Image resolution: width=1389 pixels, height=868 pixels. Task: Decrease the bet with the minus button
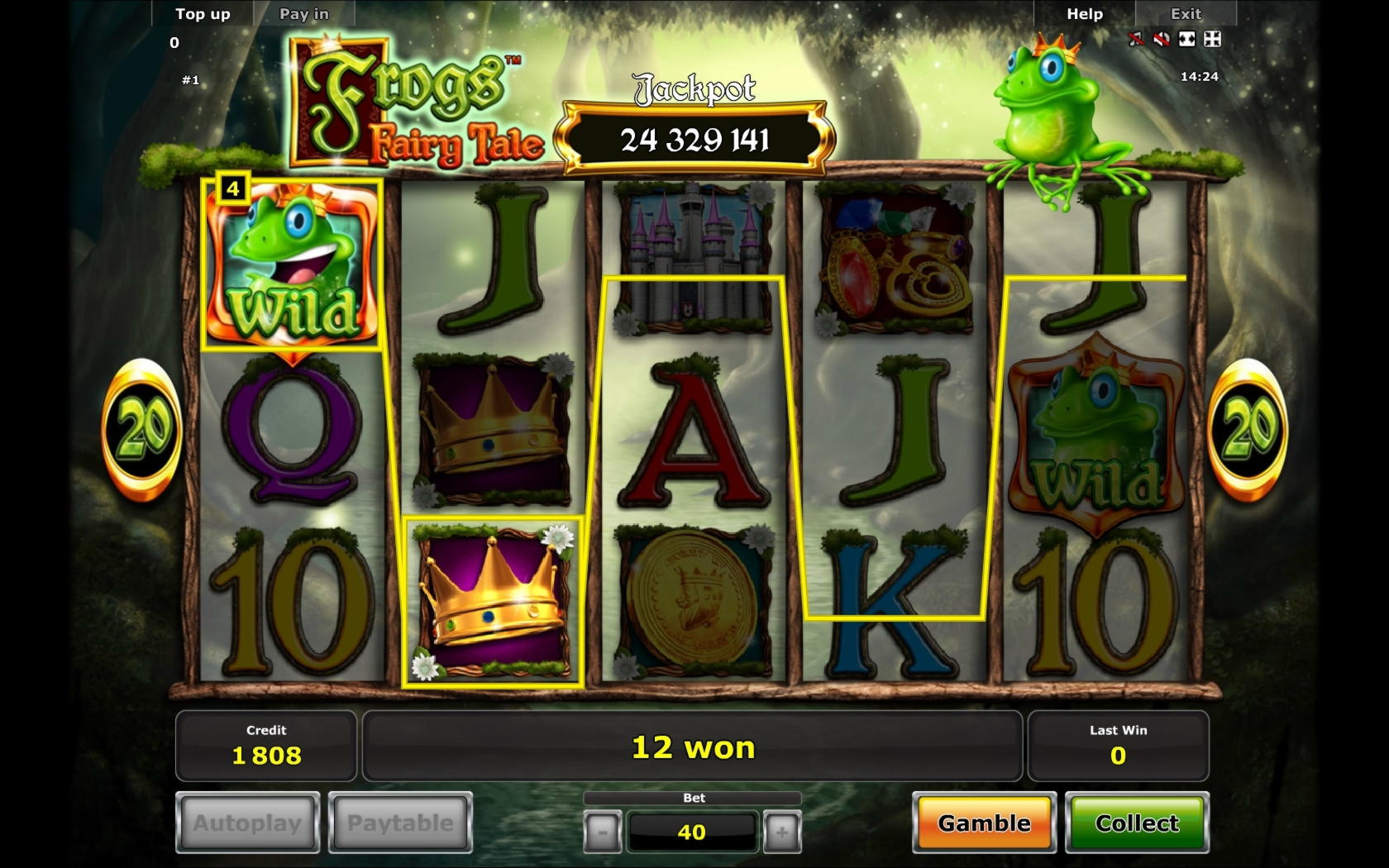[602, 832]
